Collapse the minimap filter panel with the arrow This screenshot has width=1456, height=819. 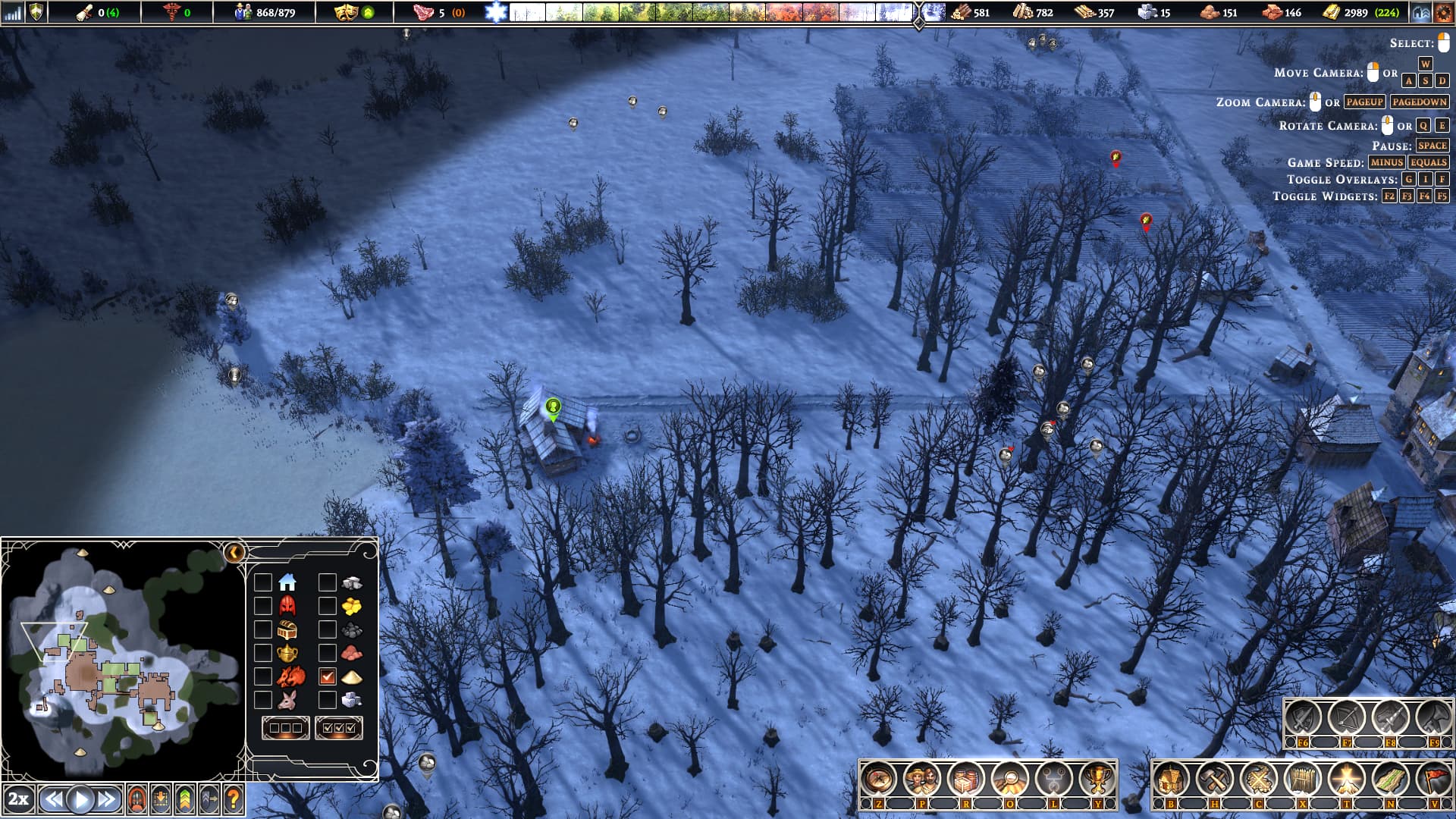click(x=234, y=552)
